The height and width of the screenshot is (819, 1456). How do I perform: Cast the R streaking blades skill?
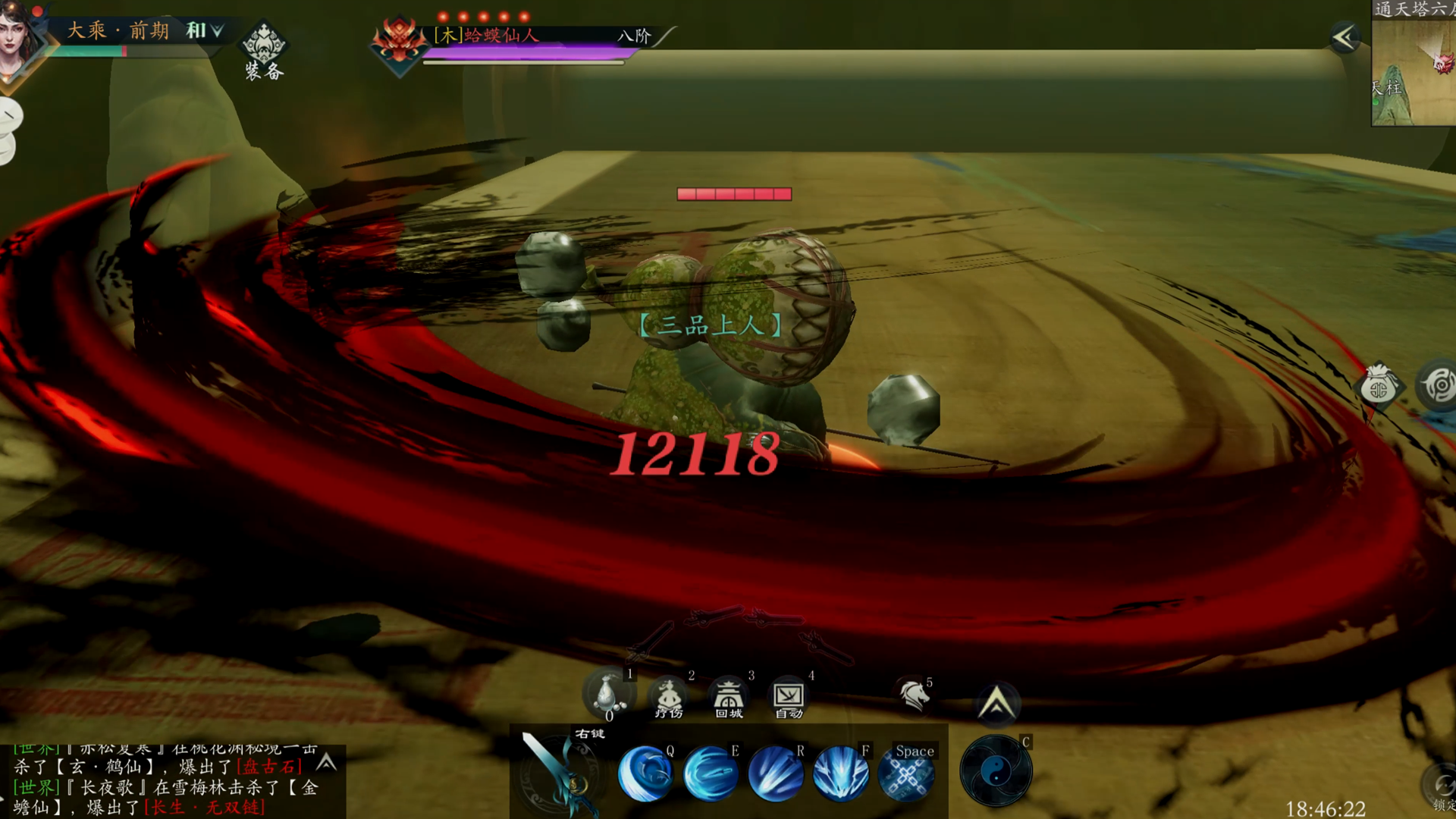coord(776,773)
